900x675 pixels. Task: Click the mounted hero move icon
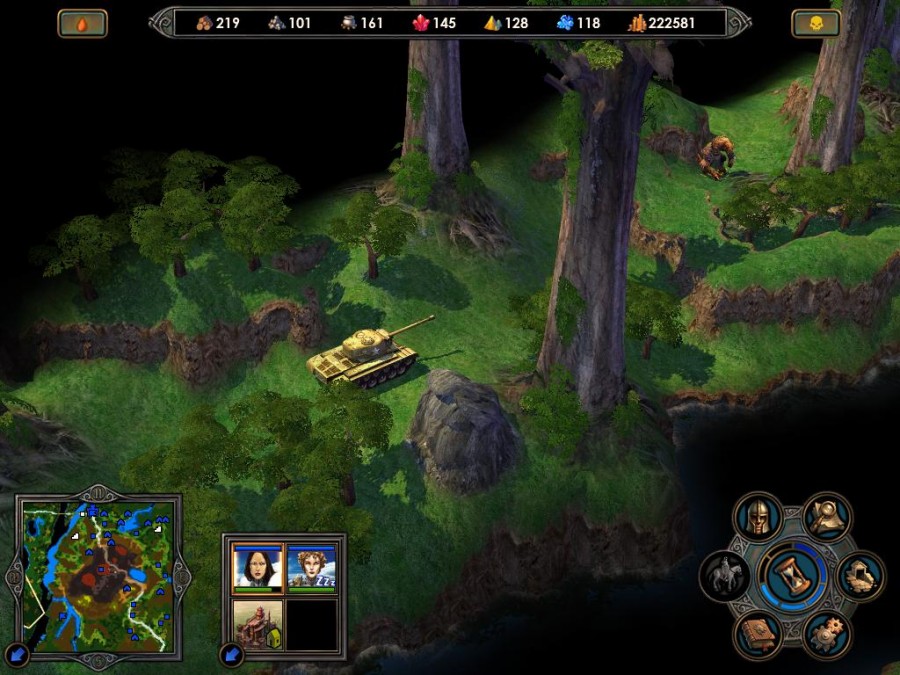[x=724, y=577]
